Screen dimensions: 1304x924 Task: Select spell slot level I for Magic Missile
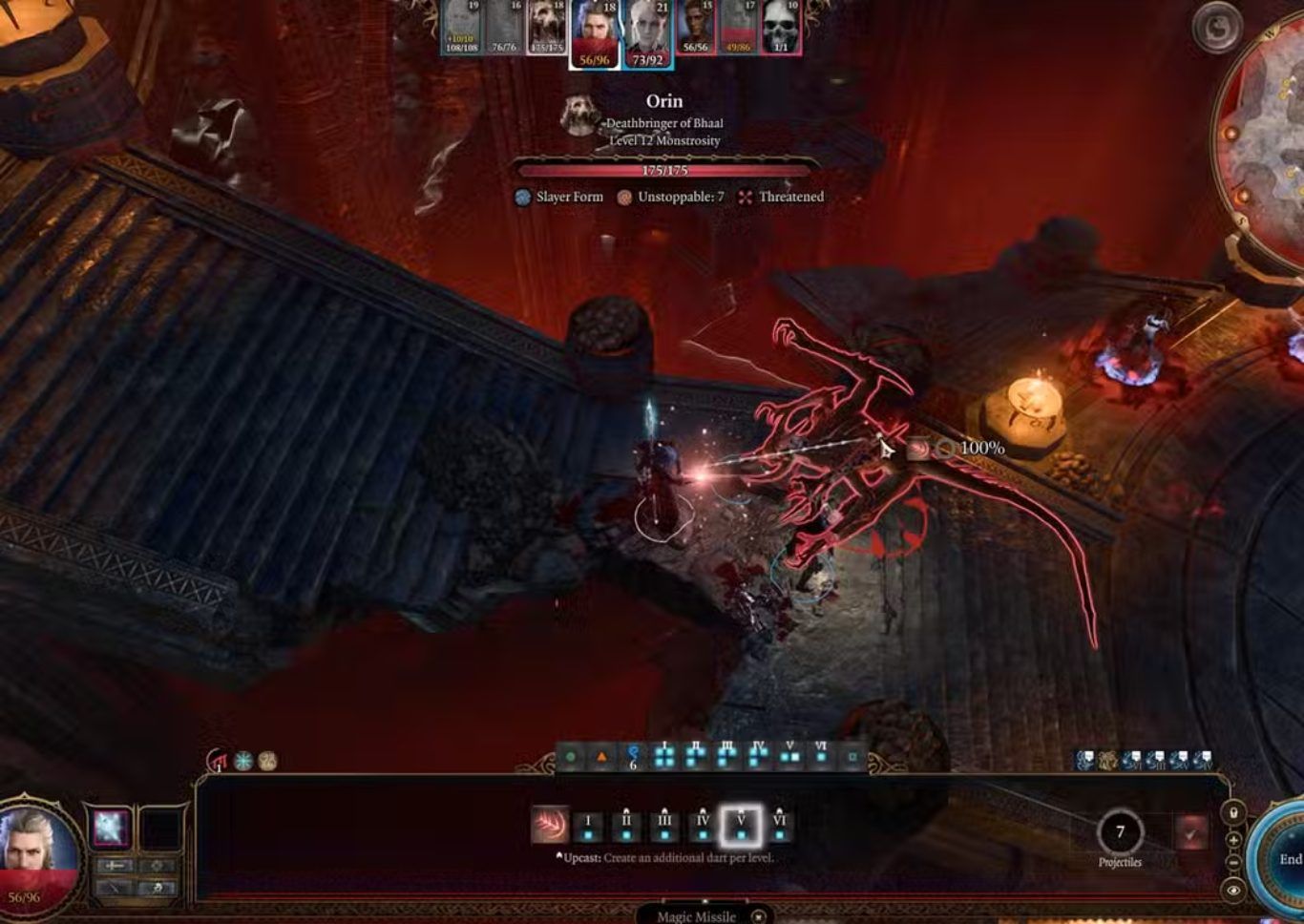(x=588, y=826)
